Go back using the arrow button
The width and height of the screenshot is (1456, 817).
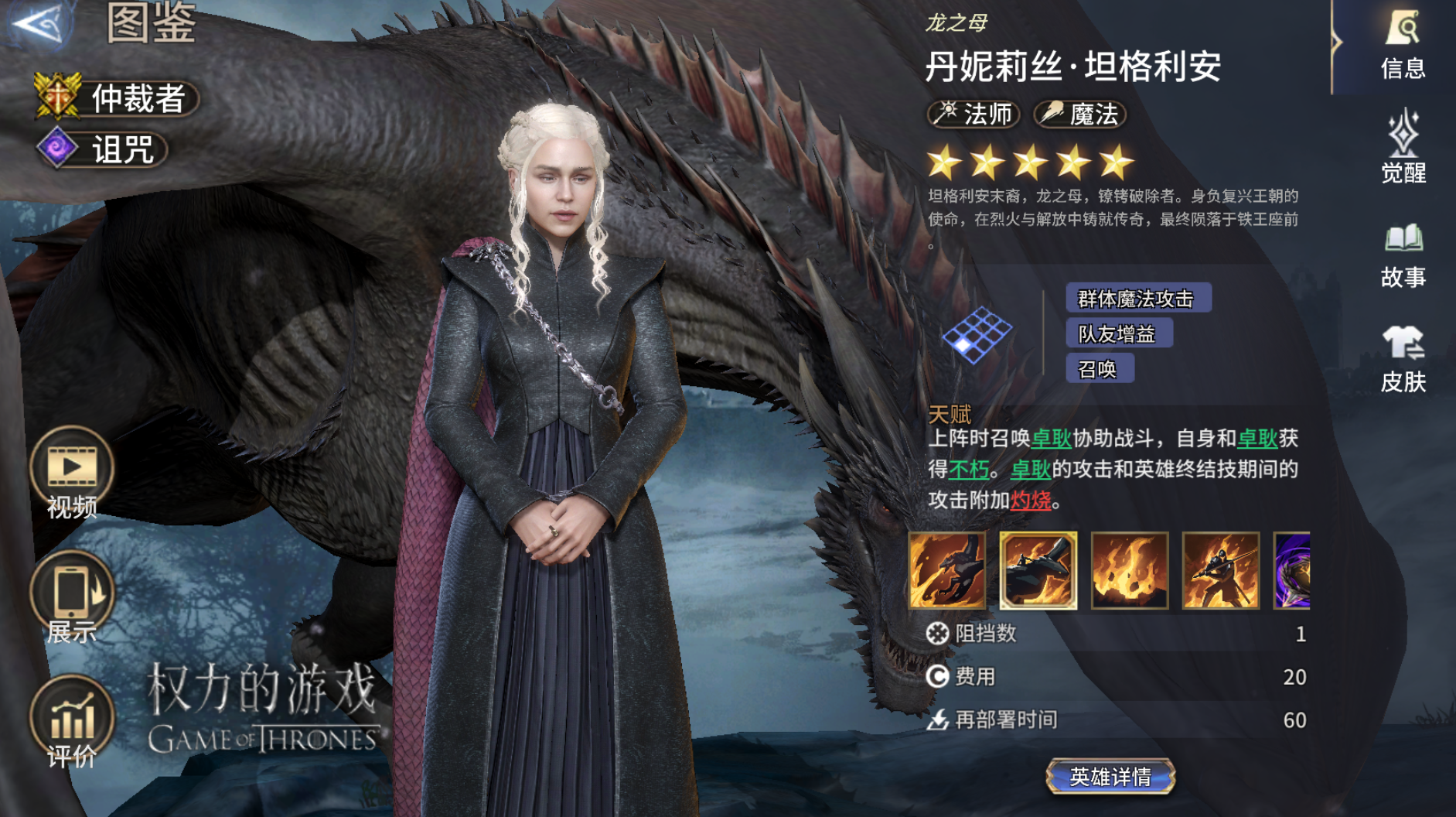pos(39,23)
